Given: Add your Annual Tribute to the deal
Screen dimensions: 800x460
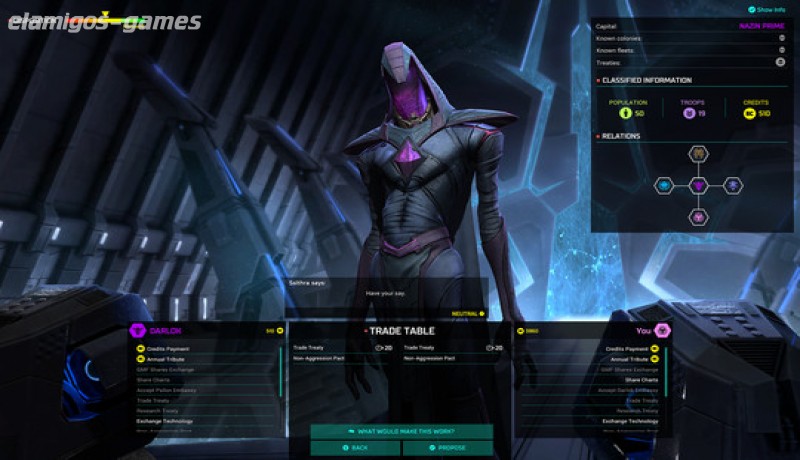Looking at the screenshot, I should [630, 359].
